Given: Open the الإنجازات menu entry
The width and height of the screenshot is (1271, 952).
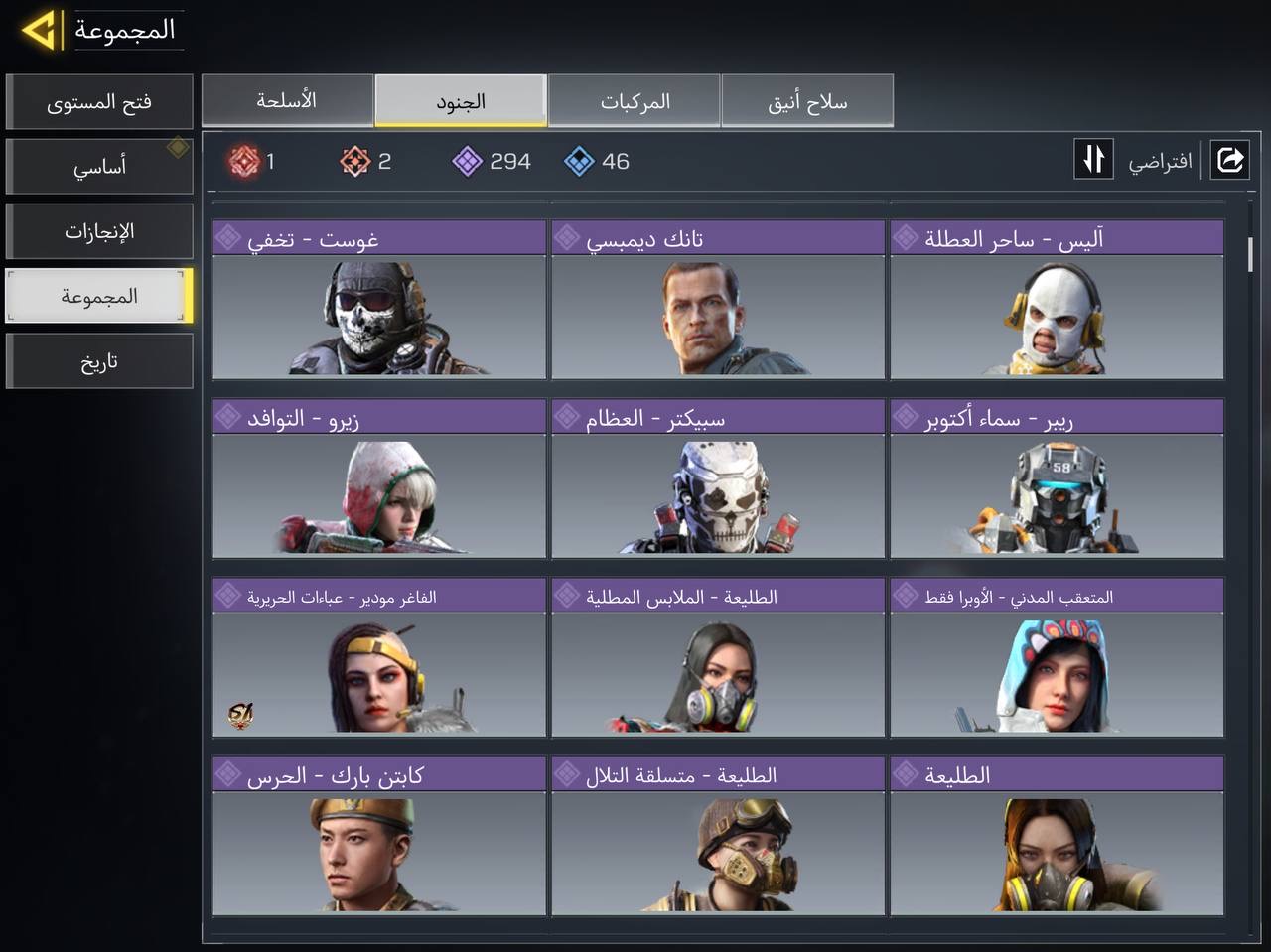Looking at the screenshot, I should tap(99, 231).
